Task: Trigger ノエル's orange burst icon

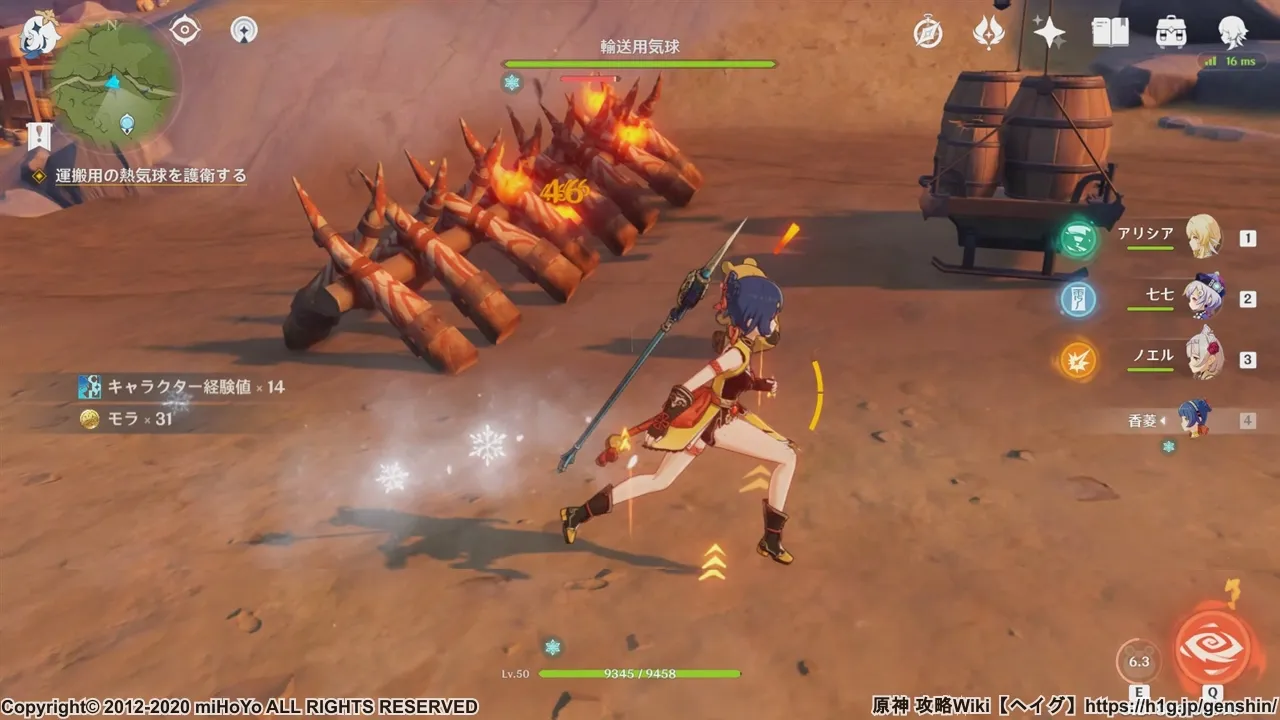Action: point(1078,360)
